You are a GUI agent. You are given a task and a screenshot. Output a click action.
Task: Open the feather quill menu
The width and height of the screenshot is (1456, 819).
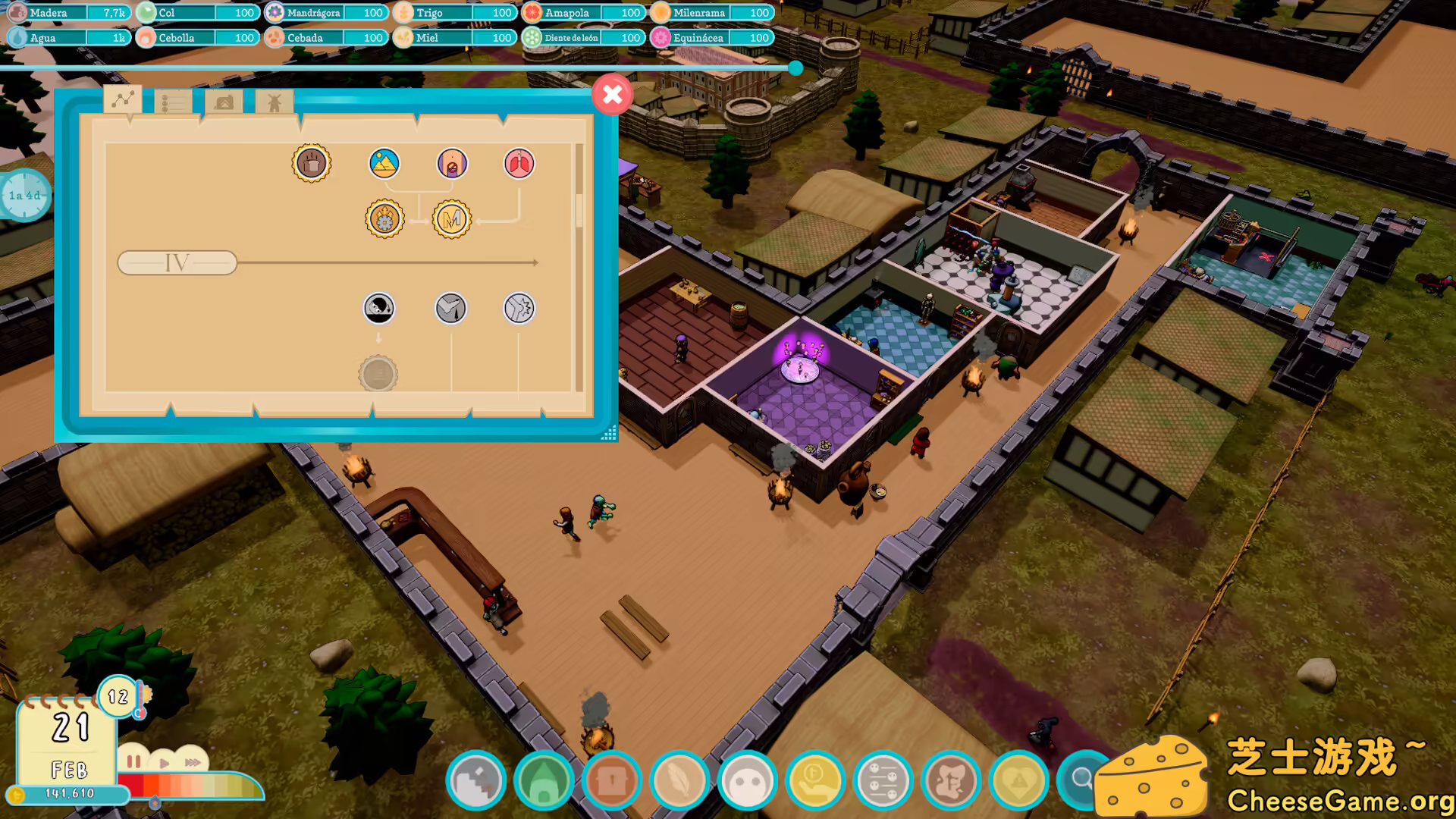click(x=679, y=781)
